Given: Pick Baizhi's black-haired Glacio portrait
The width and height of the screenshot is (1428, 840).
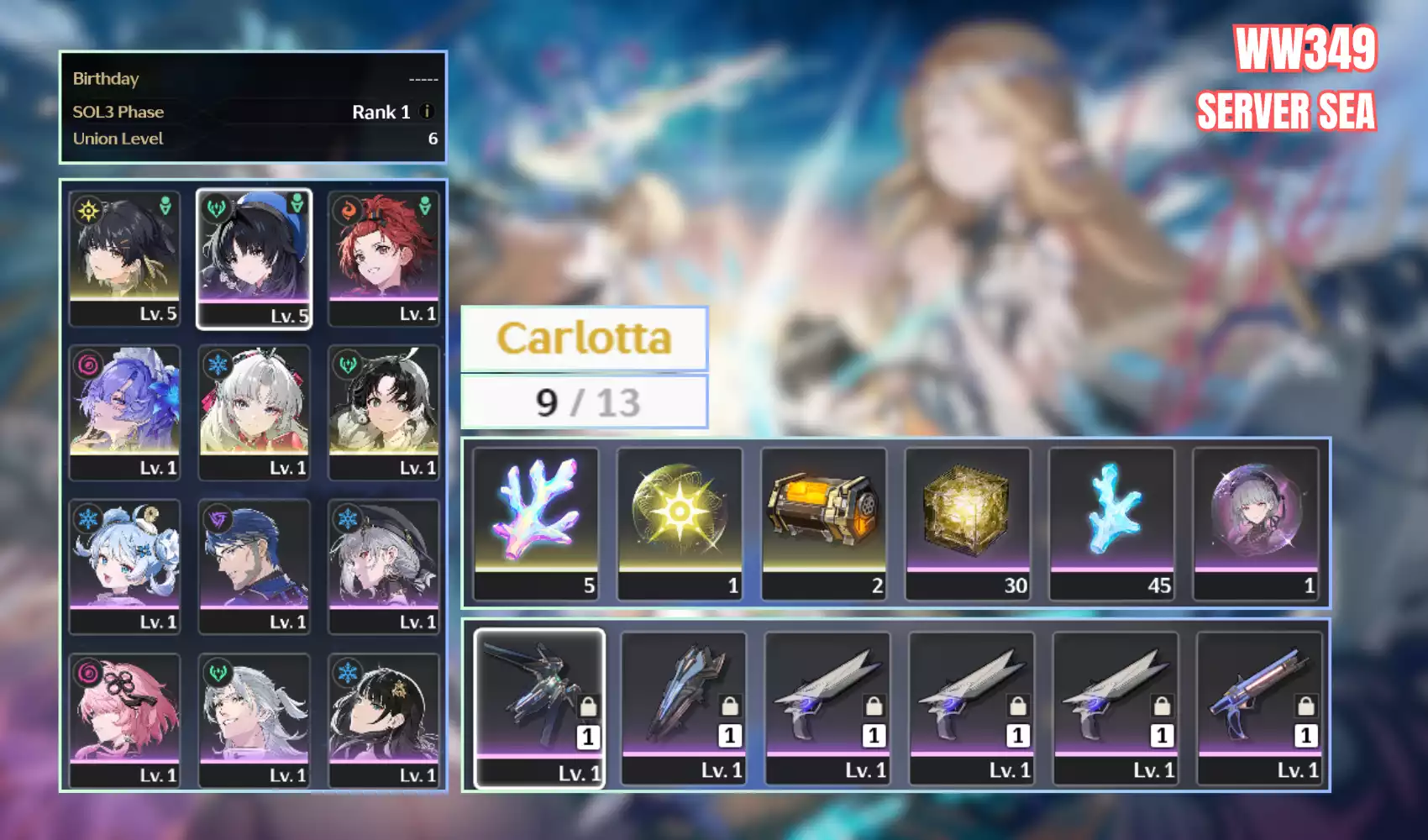Looking at the screenshot, I should click(384, 719).
